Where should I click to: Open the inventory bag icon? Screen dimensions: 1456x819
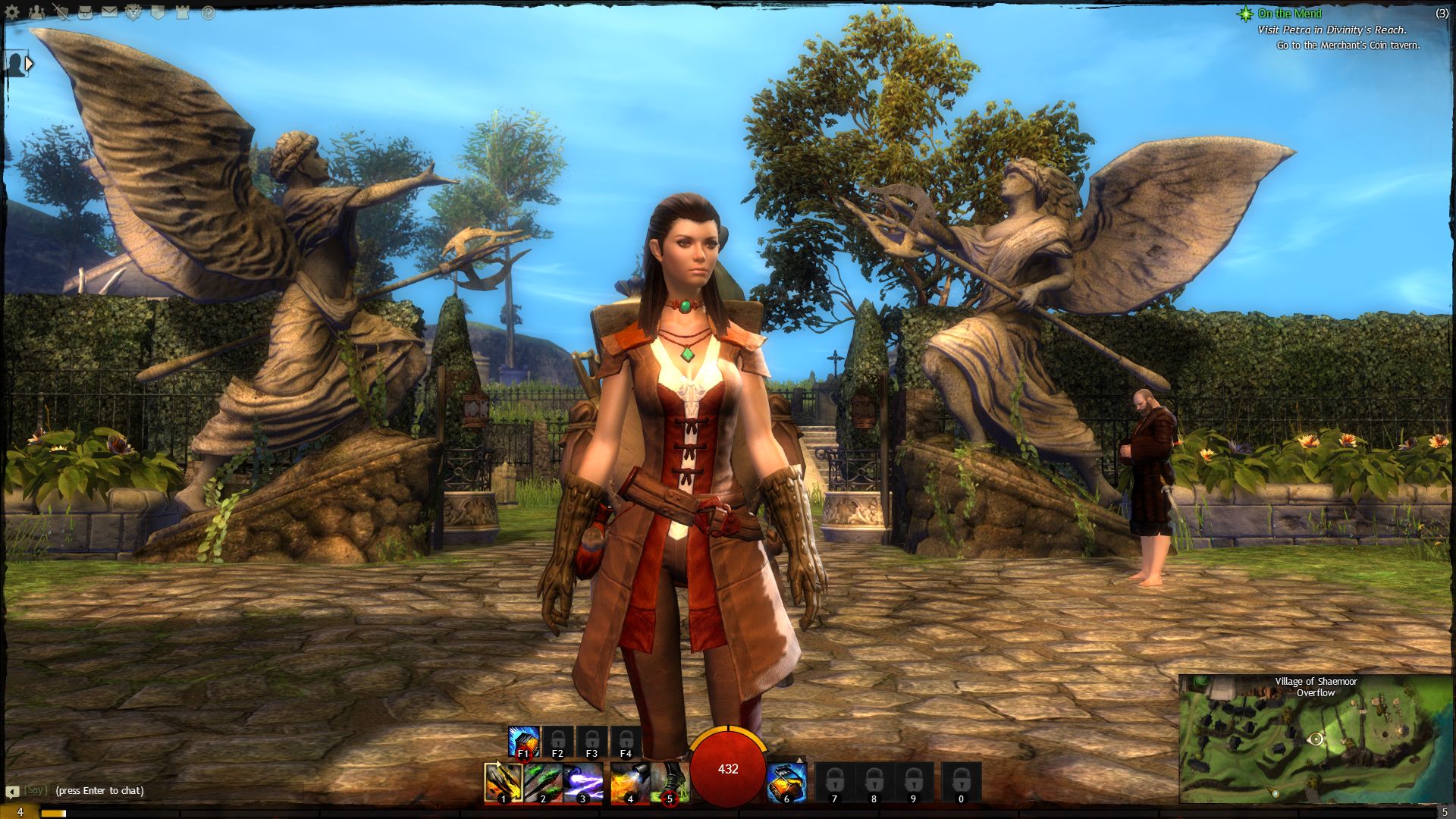point(85,13)
